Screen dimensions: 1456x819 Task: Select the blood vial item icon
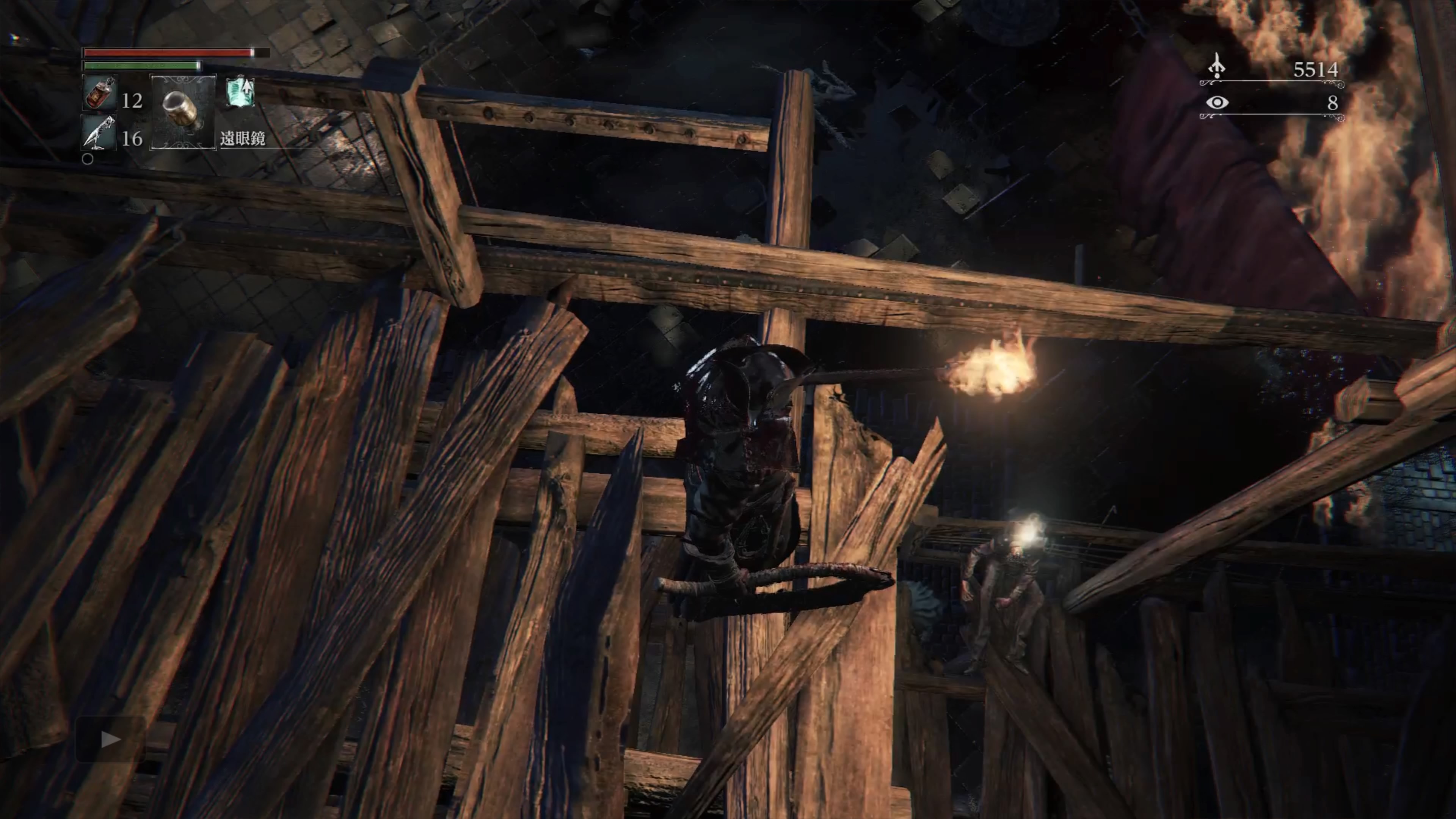point(100,93)
